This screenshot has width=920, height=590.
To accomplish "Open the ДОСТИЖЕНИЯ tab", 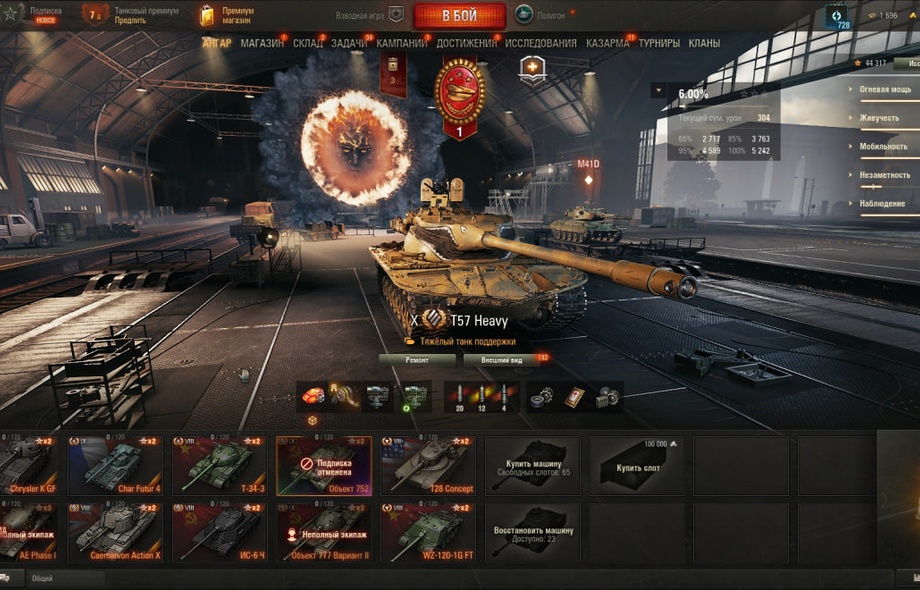I will (466, 44).
